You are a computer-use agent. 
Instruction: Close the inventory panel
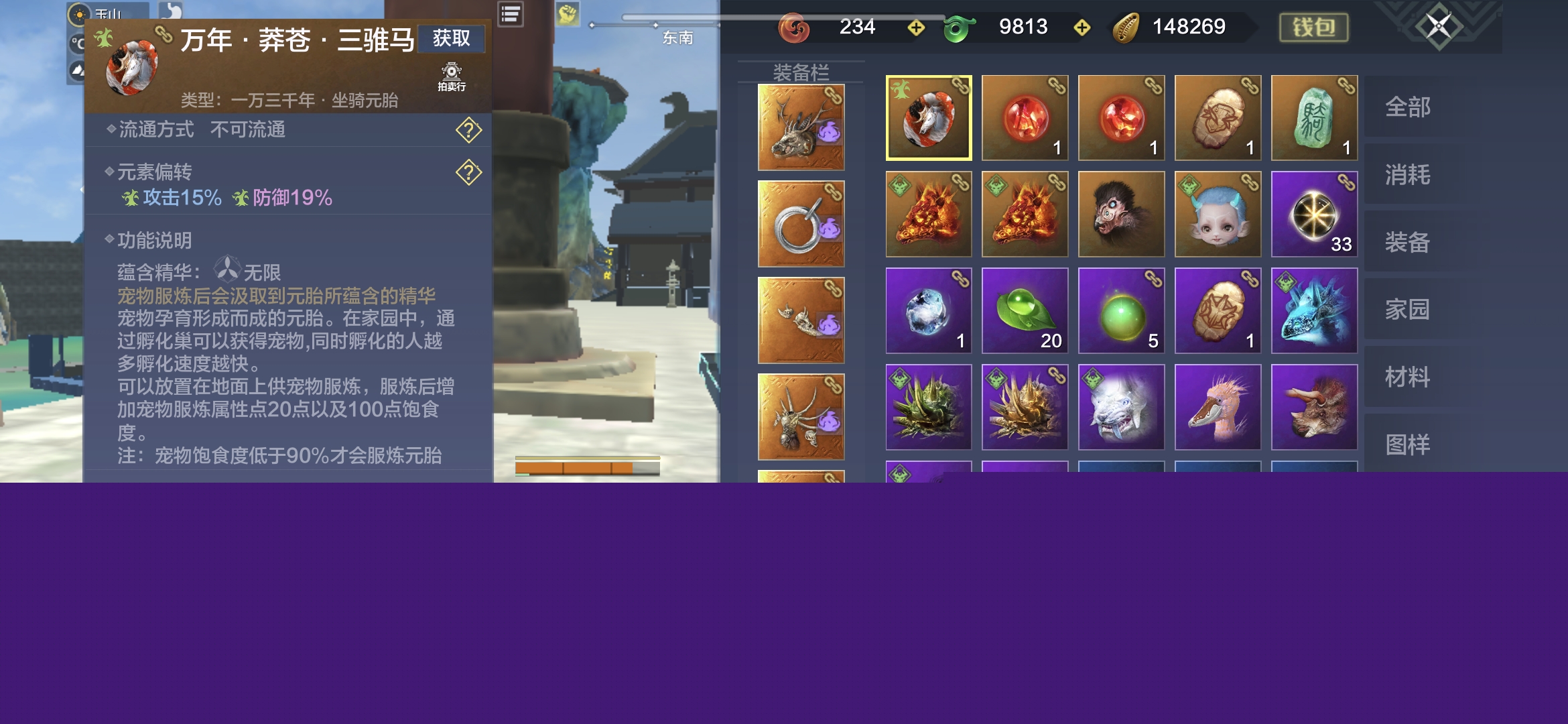pyautogui.click(x=1437, y=27)
